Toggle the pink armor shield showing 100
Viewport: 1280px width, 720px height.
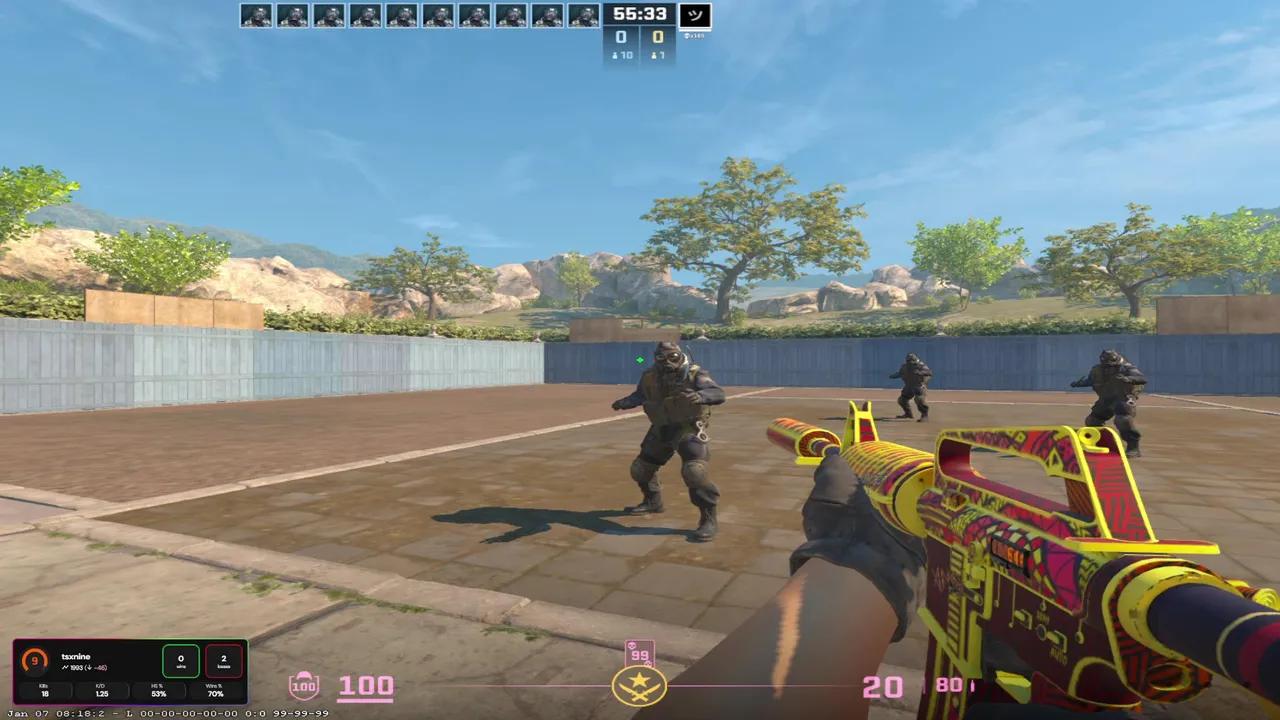[304, 684]
